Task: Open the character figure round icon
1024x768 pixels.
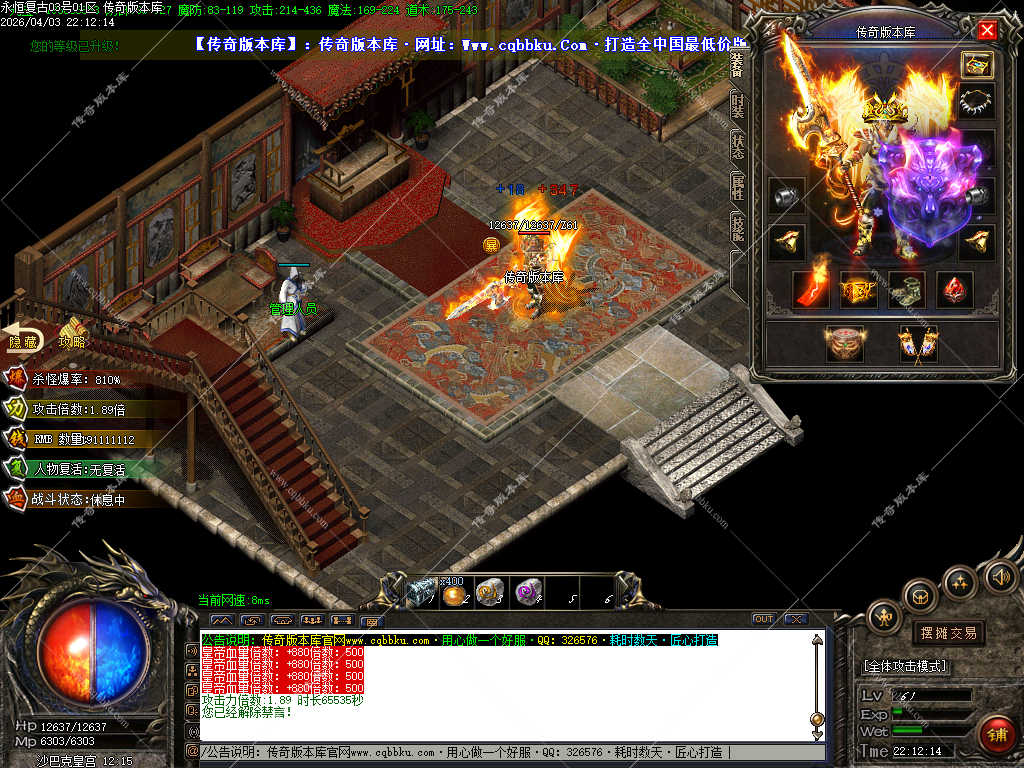Action: pos(884,617)
